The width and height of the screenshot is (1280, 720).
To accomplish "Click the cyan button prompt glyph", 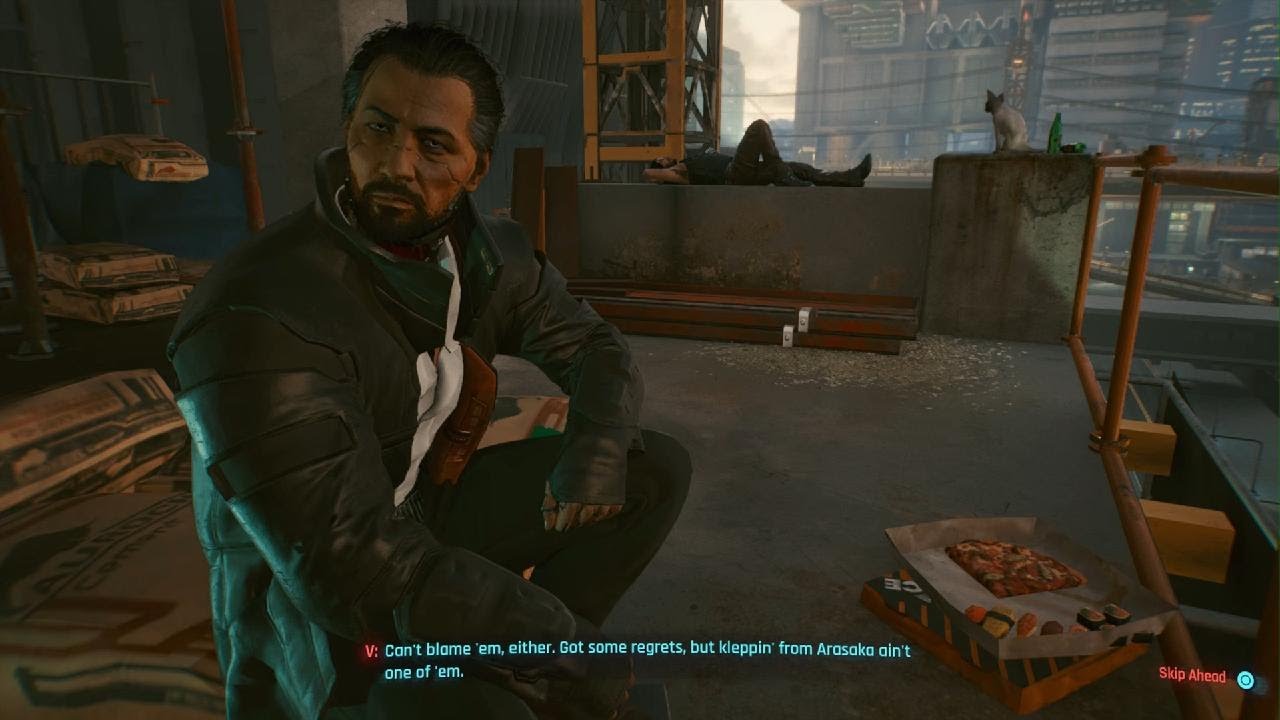I will [x=1243, y=677].
